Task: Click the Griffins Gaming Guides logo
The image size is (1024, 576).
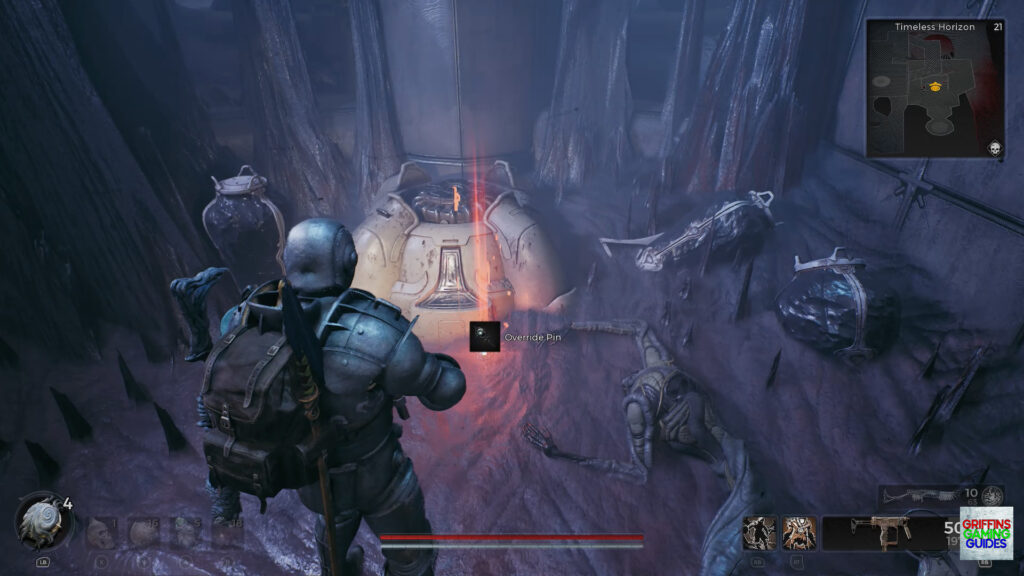Action: coord(986,532)
